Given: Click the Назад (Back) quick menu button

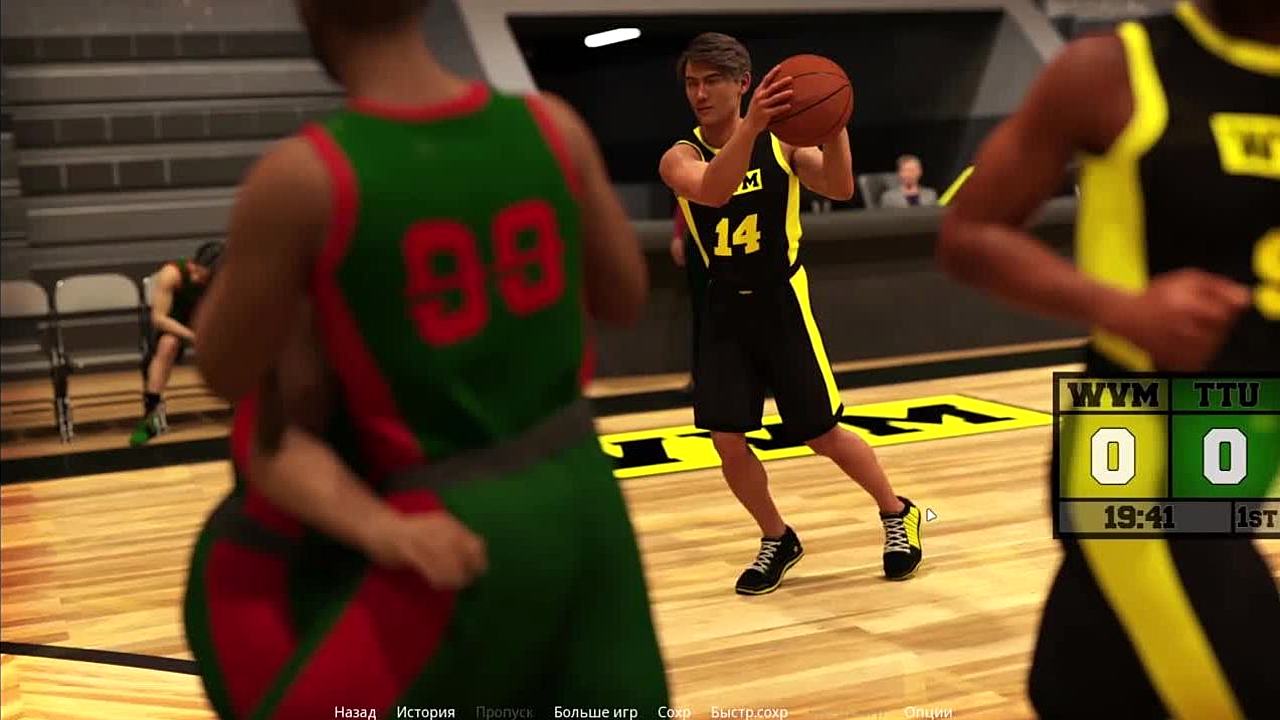Looking at the screenshot, I should [355, 712].
